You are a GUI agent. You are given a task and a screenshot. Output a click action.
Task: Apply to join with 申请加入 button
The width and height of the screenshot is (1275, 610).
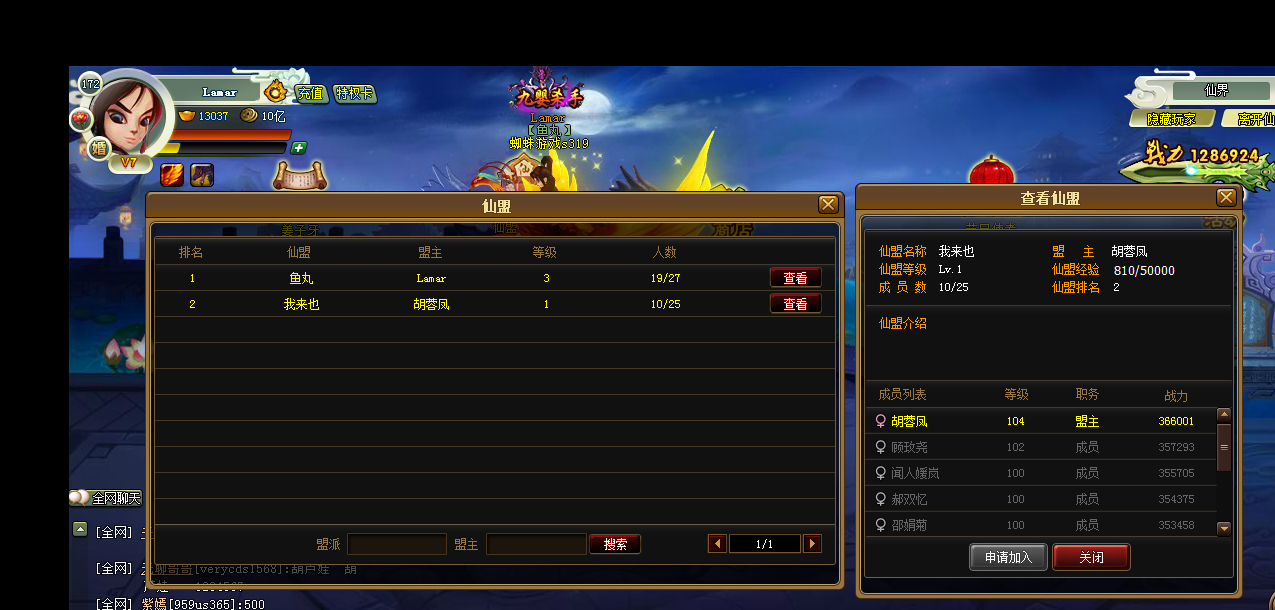click(x=1007, y=557)
